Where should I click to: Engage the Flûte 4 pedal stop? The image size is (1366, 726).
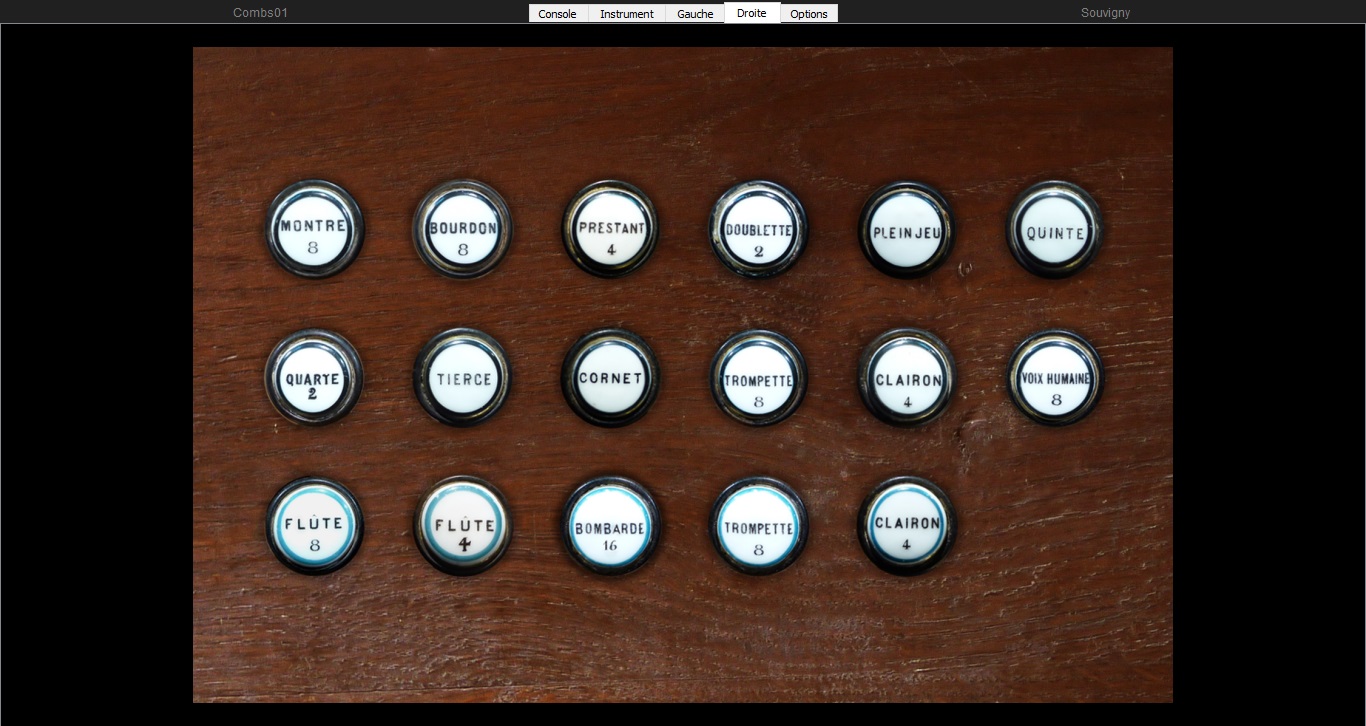[x=462, y=525]
